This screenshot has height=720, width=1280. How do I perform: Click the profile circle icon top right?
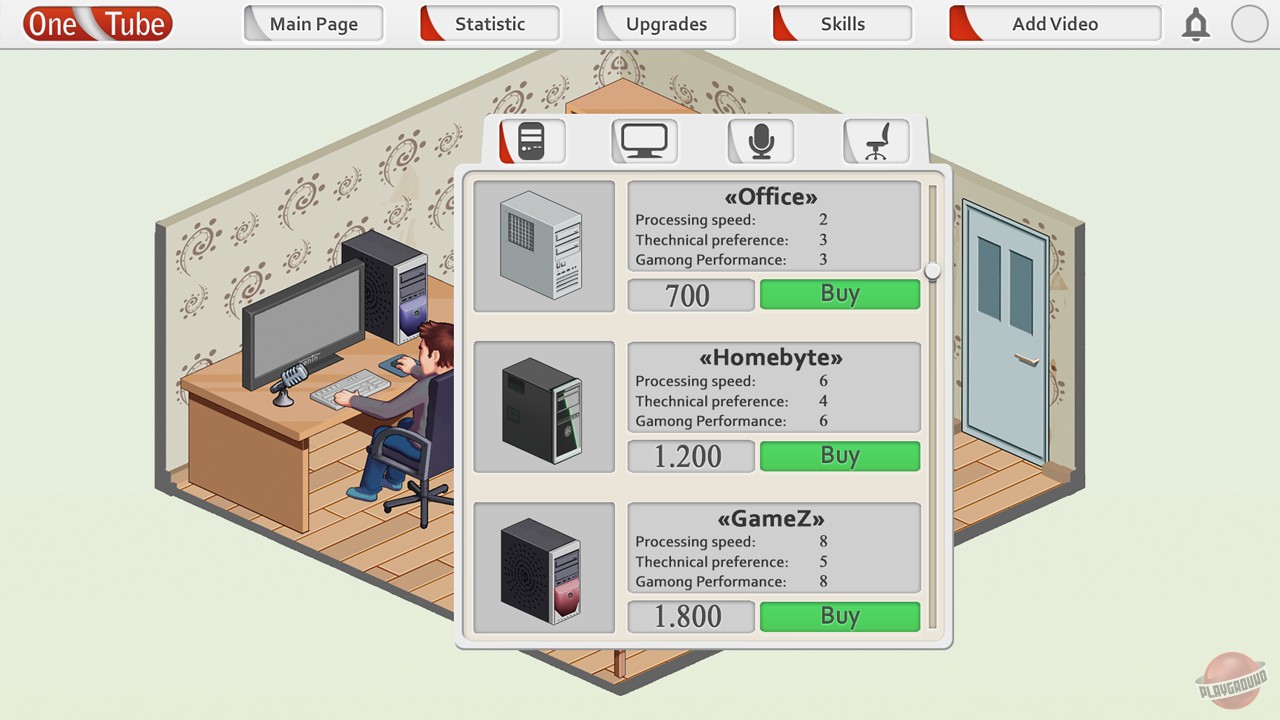click(1249, 24)
